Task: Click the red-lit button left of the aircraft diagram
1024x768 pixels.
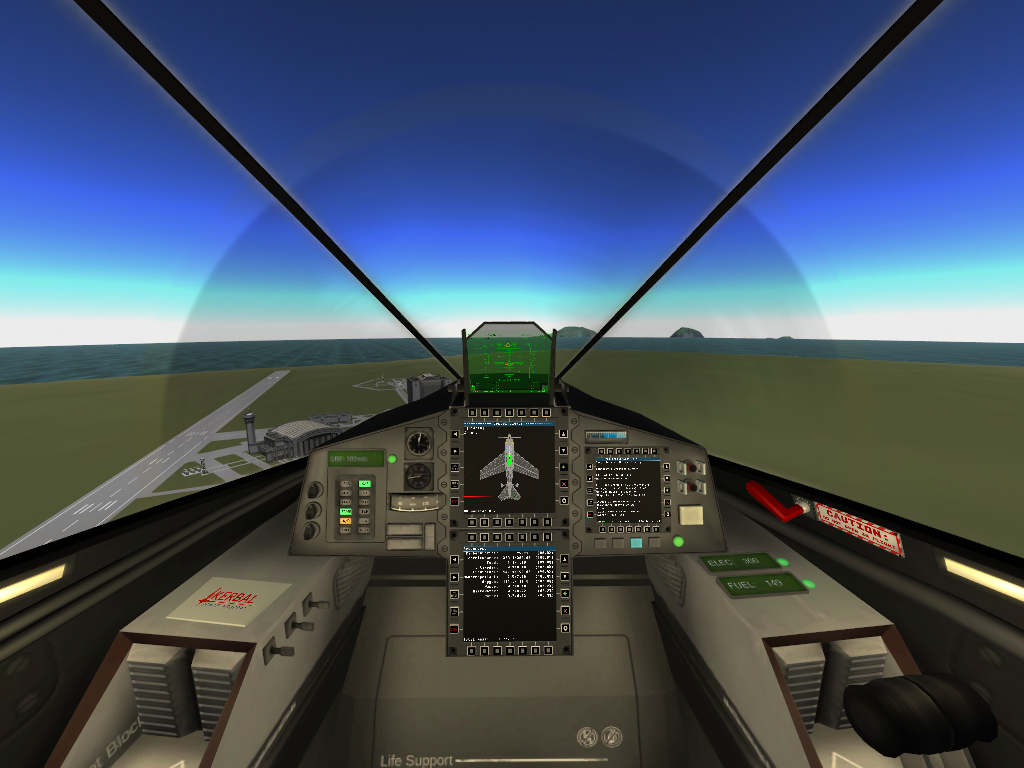Action: [454, 500]
